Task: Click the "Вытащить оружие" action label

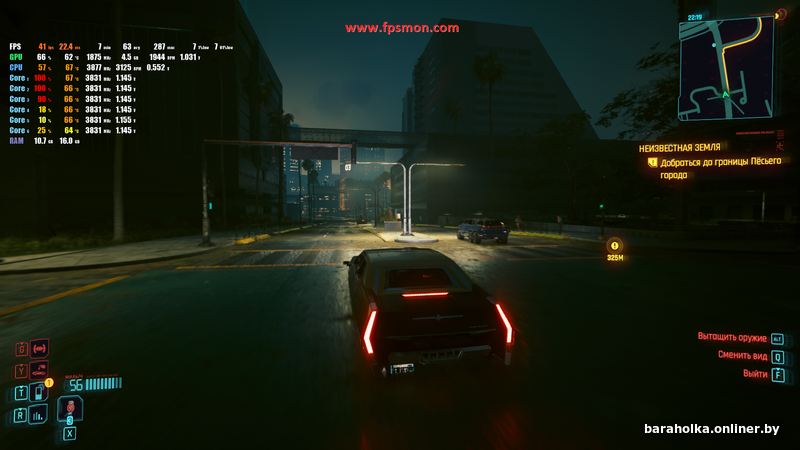Action: click(730, 337)
